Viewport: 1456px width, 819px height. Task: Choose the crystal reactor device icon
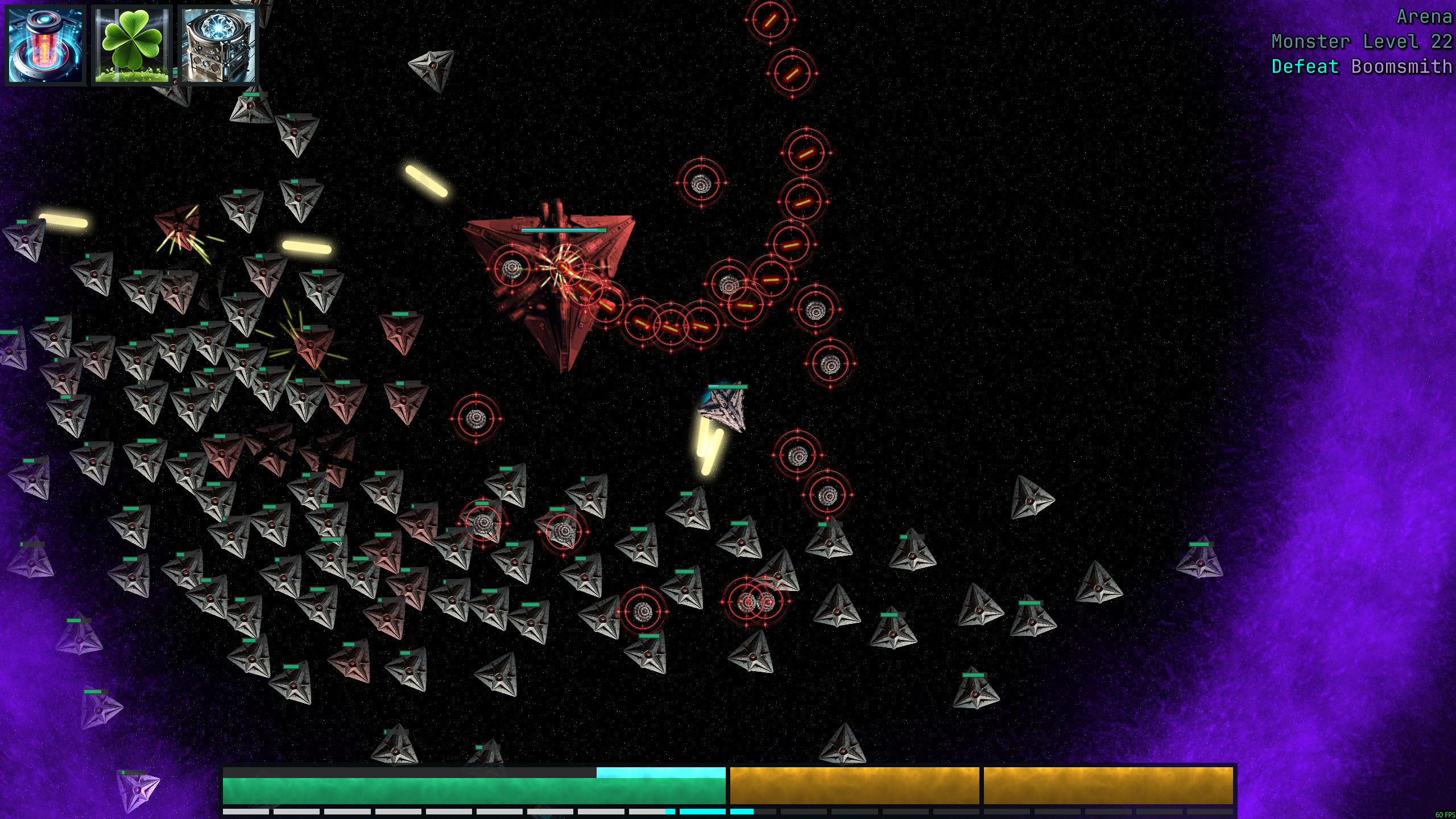point(218,45)
